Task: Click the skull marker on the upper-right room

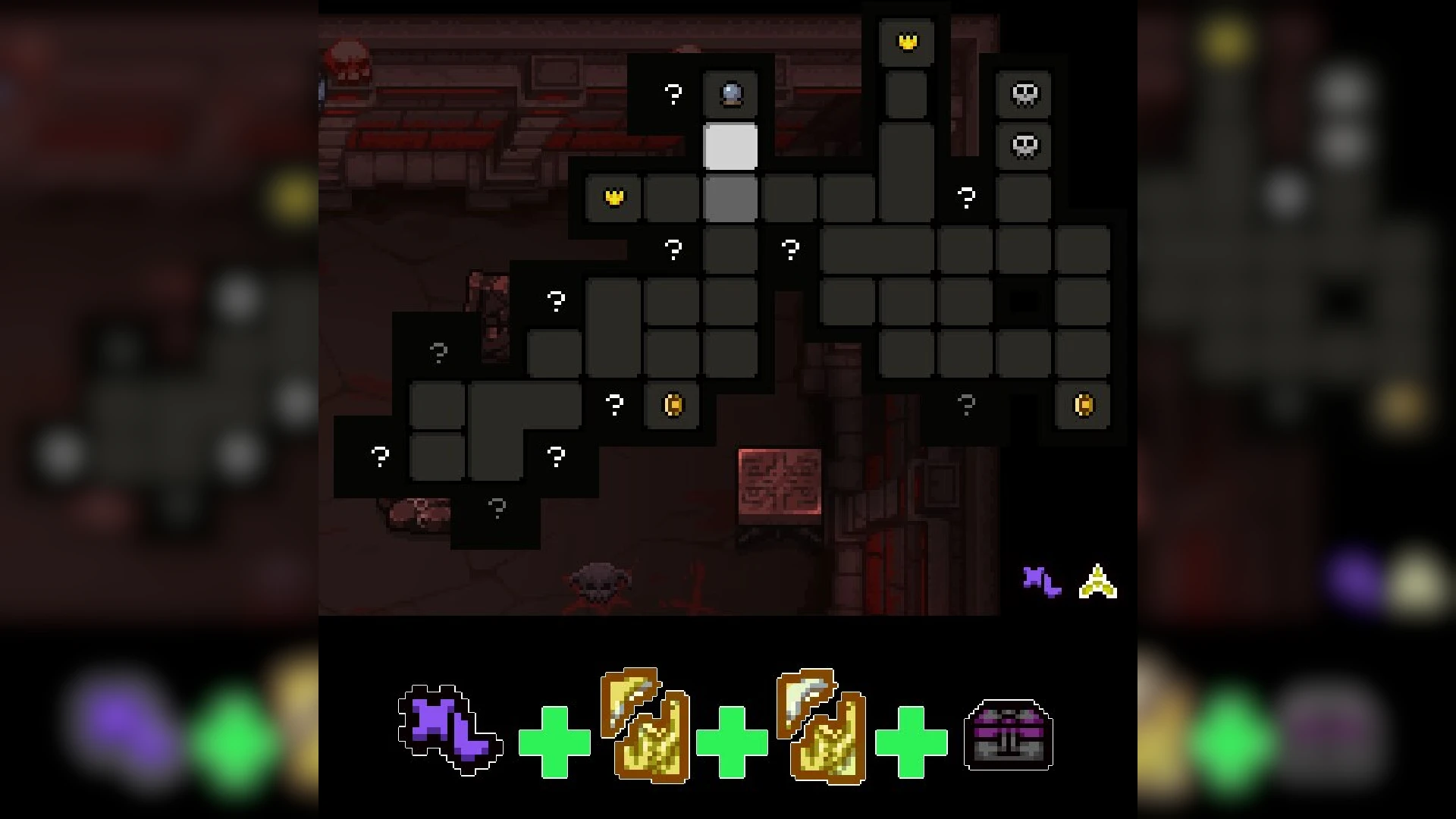Action: coord(1025,94)
